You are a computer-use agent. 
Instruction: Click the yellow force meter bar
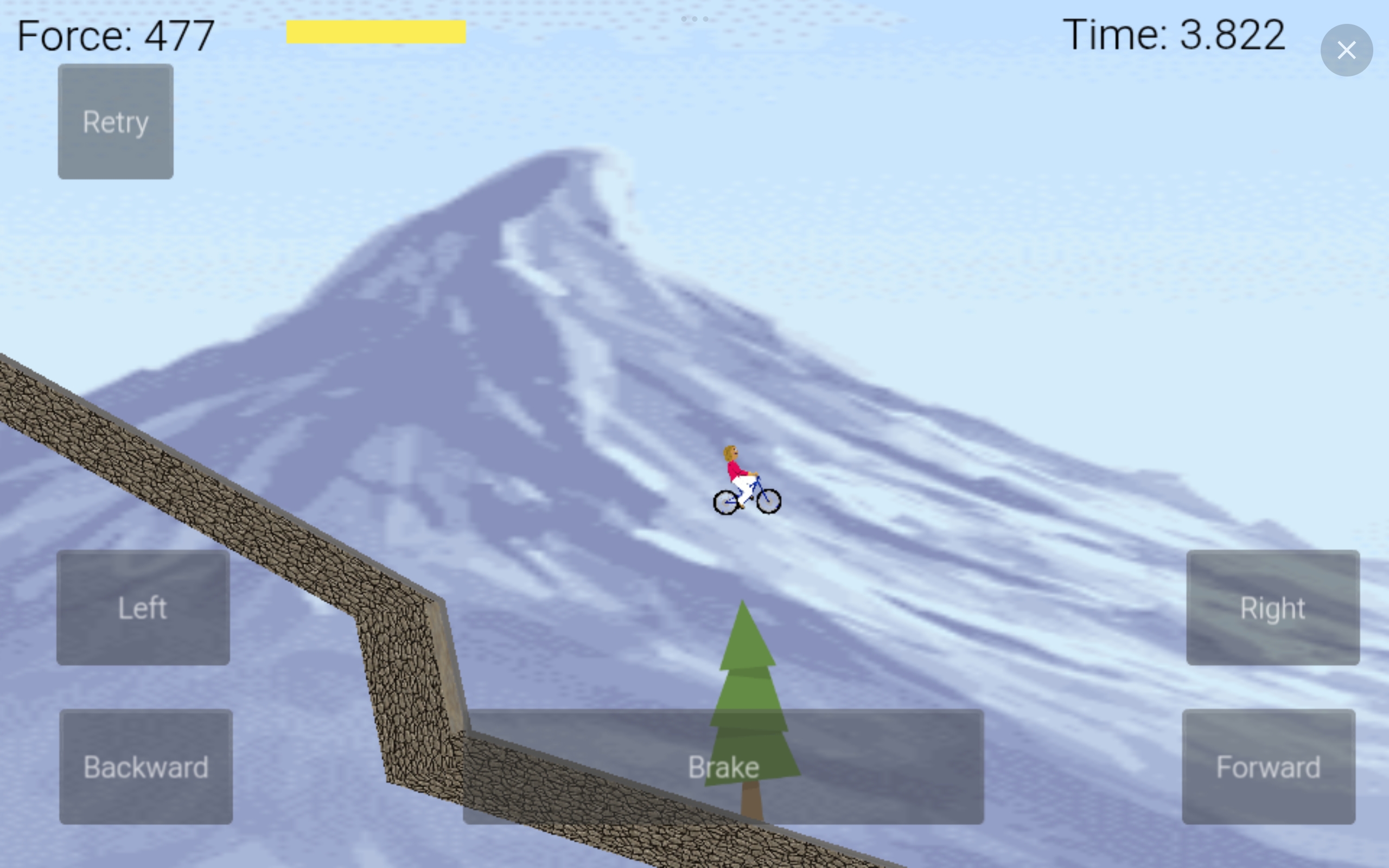pyautogui.click(x=376, y=33)
